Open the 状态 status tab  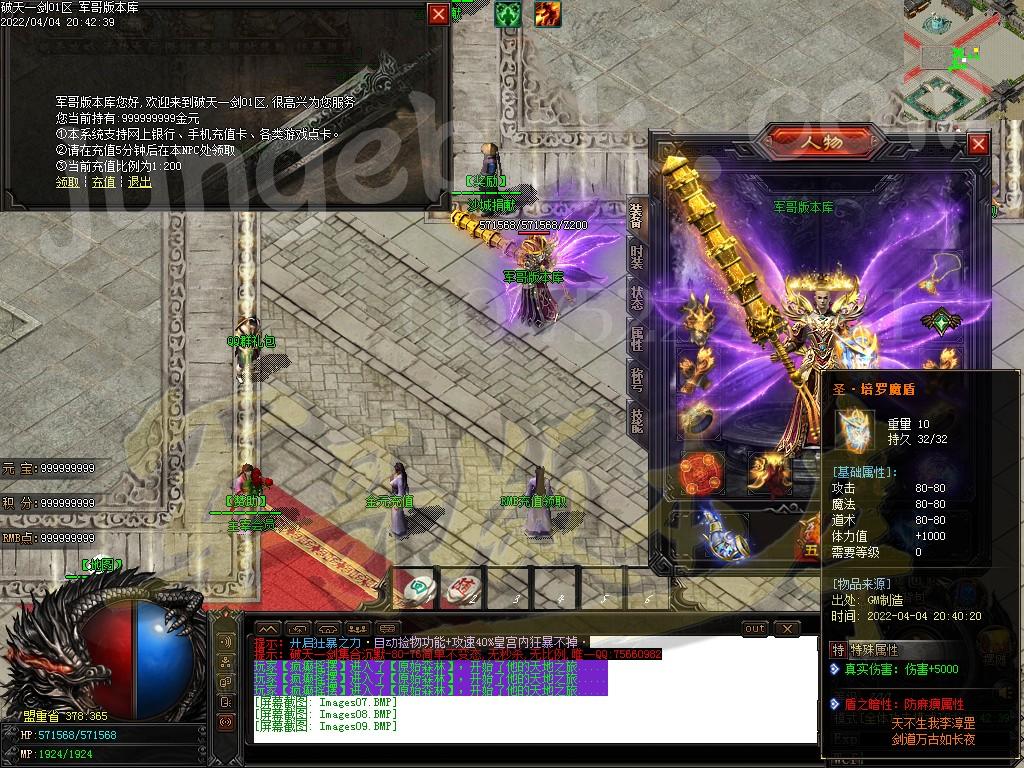(636, 297)
